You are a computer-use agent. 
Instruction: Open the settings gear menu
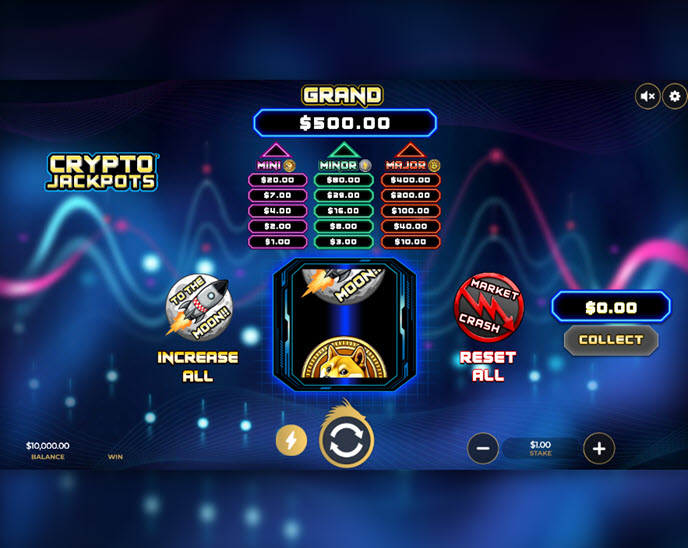[675, 96]
